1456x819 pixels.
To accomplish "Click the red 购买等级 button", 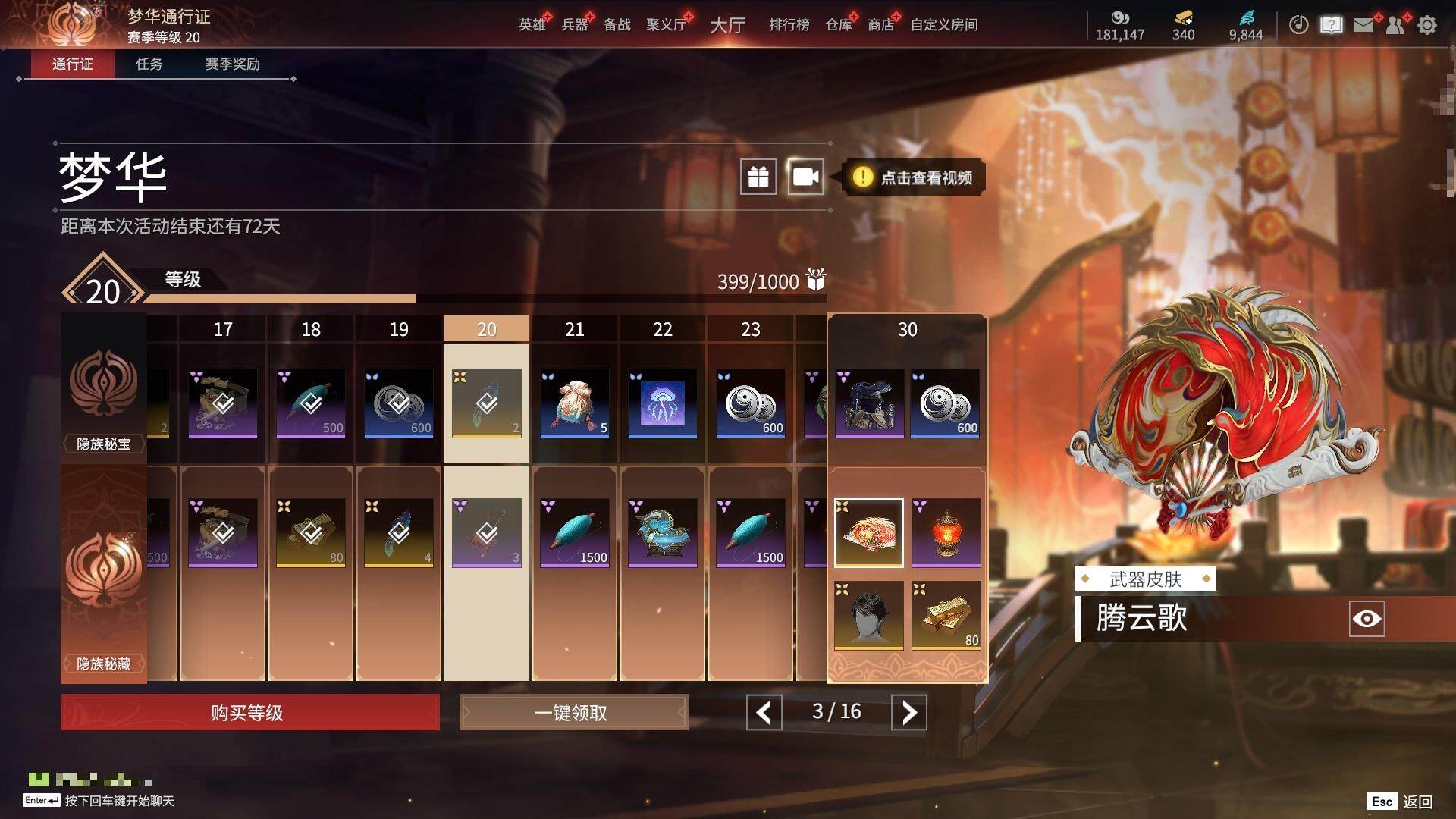I will [x=249, y=712].
